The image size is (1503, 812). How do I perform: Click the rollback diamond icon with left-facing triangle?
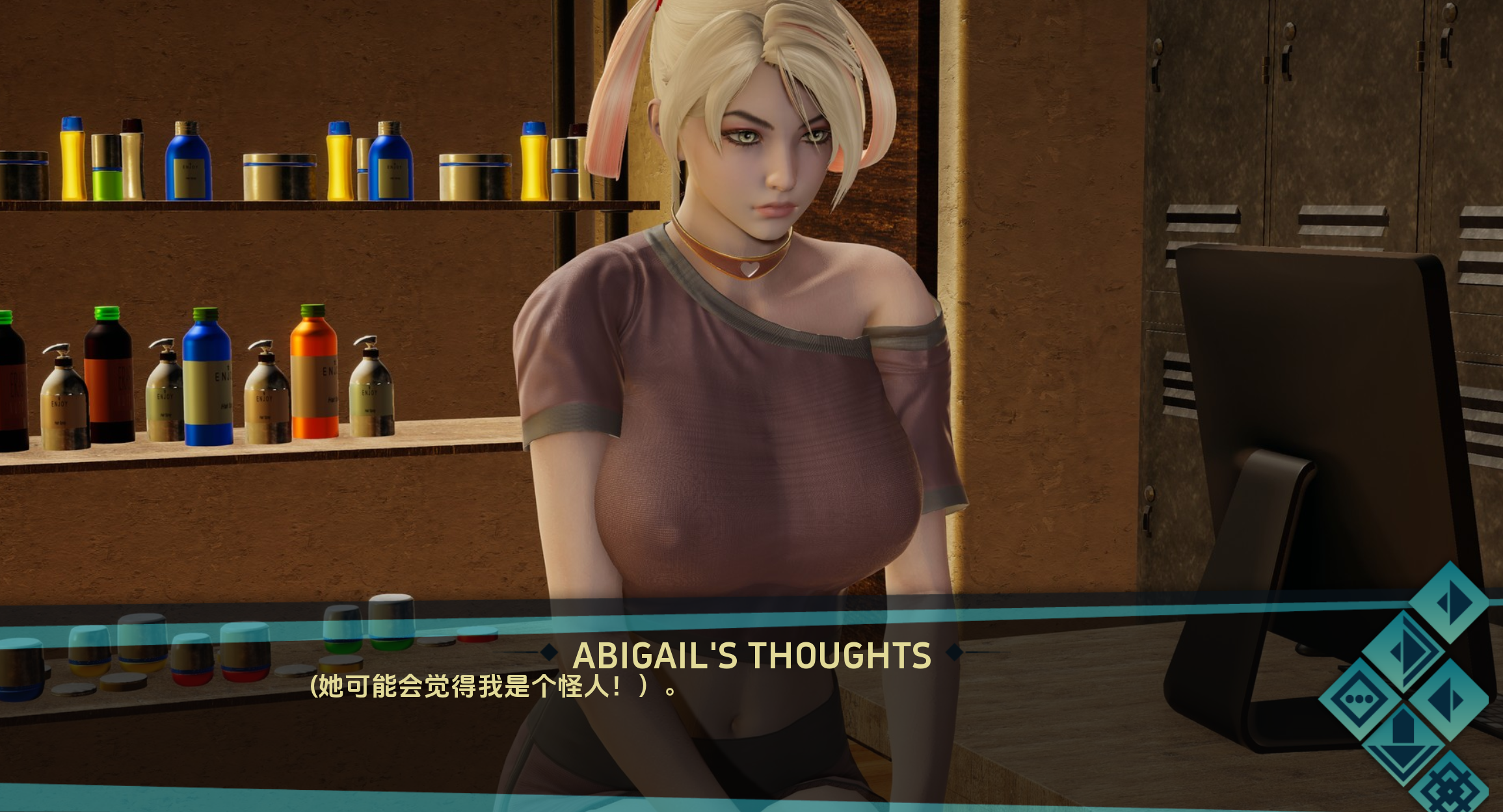coord(1448,699)
